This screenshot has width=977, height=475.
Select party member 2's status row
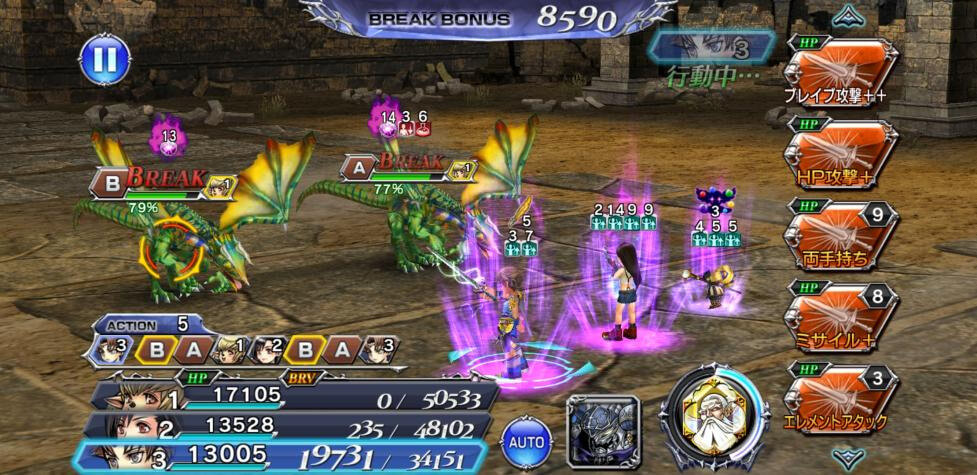click(x=290, y=428)
